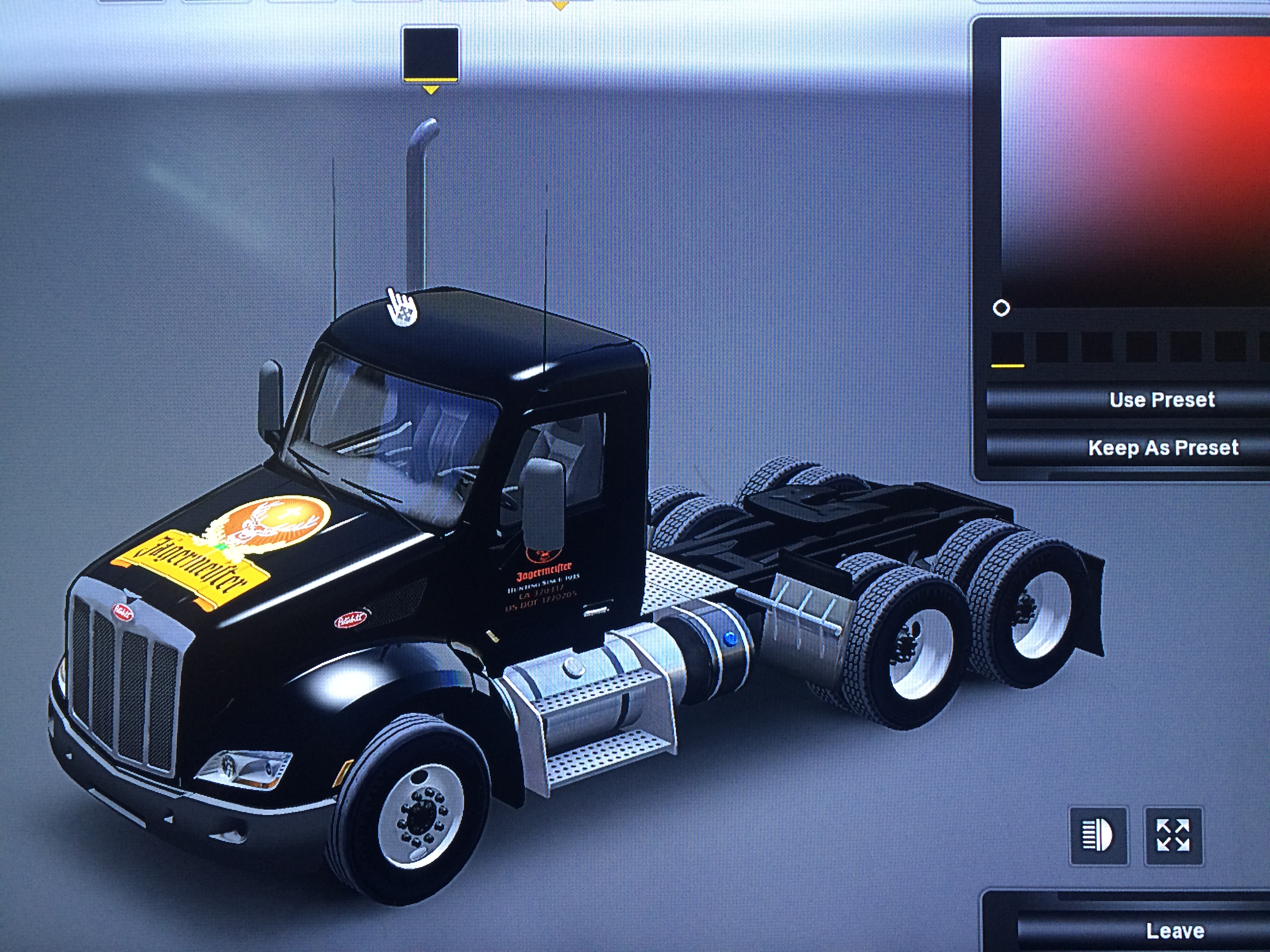Toggle the truck headlights icon
This screenshot has height=952, width=1270.
point(1098,835)
